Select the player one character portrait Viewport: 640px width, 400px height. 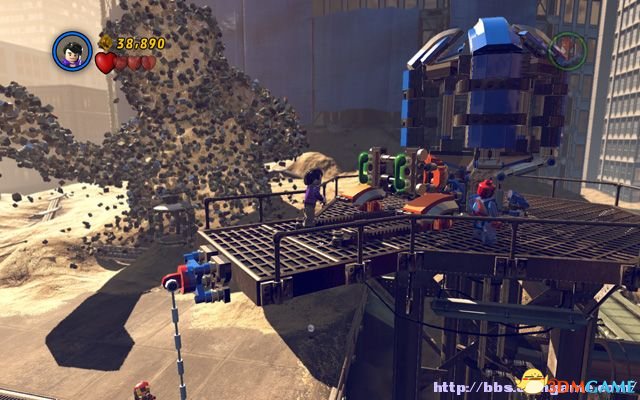pos(72,51)
